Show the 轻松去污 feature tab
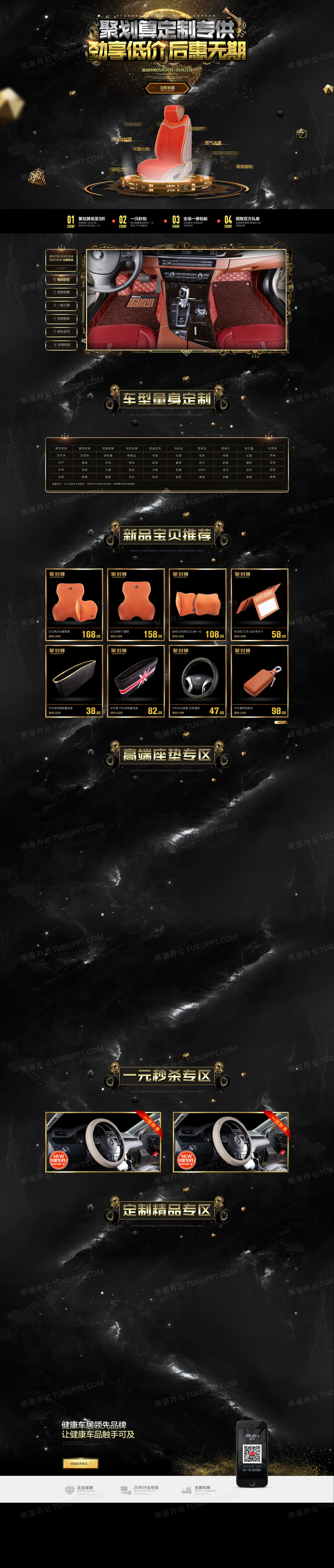Image resolution: width=334 pixels, height=1568 pixels. coord(61,332)
